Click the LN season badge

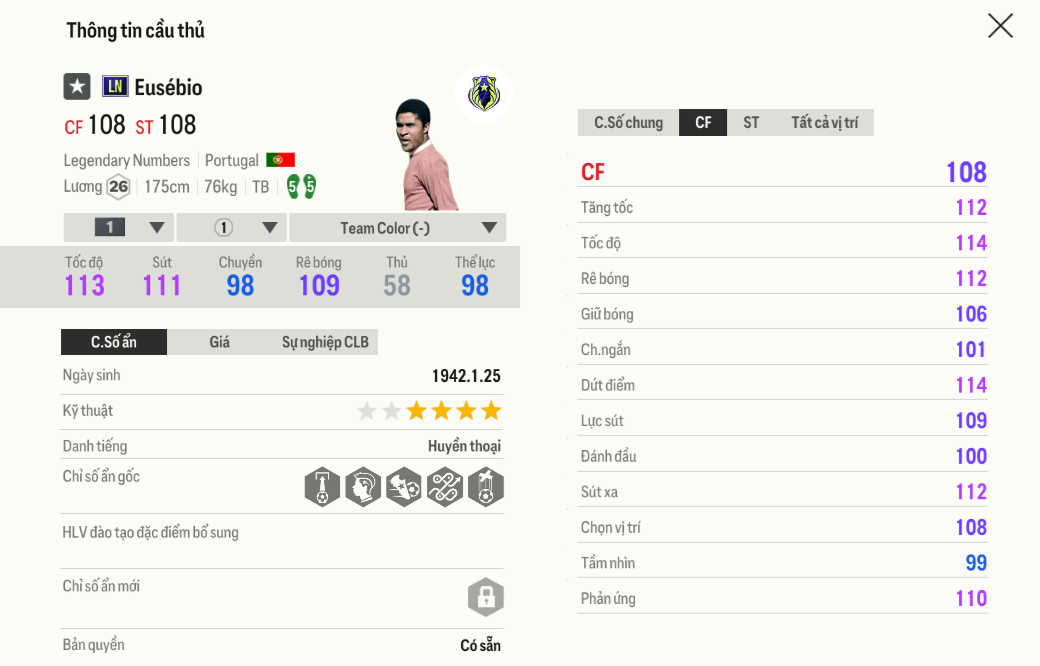(115, 87)
